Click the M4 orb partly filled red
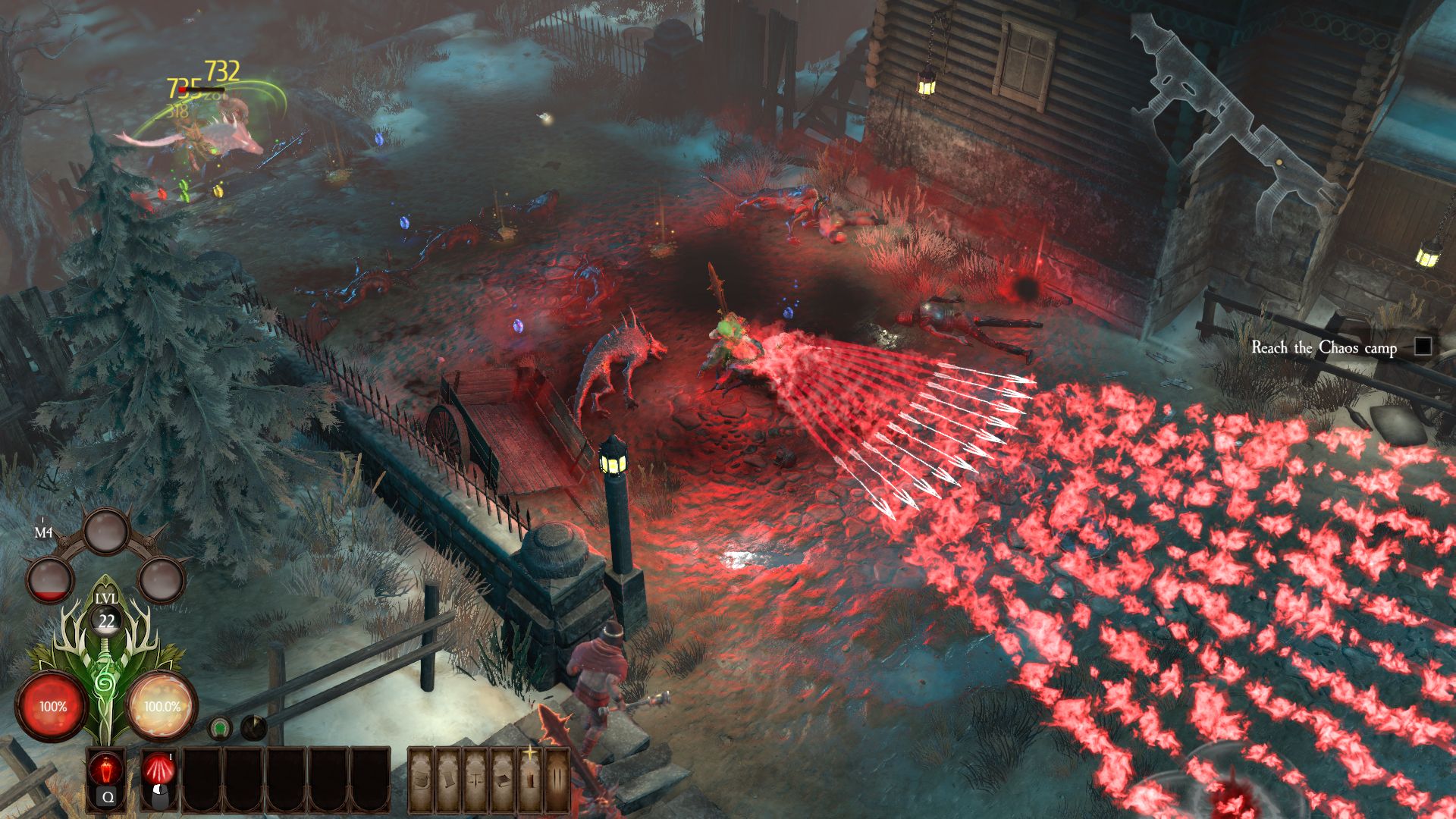1456x819 pixels. (x=51, y=580)
